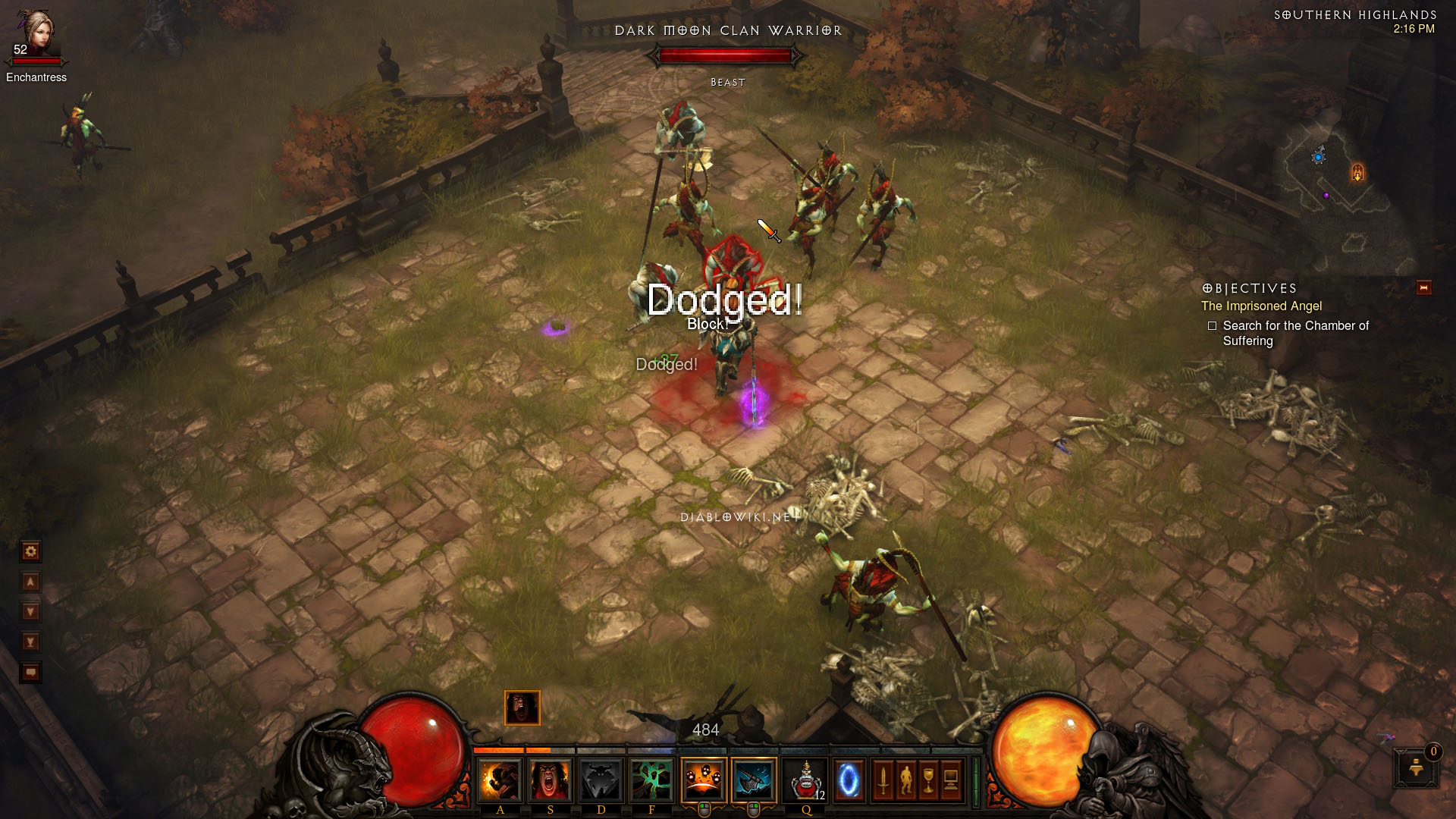This screenshot has height=819, width=1456.
Task: Open the computer monitor game menu button
Action: coord(951,780)
